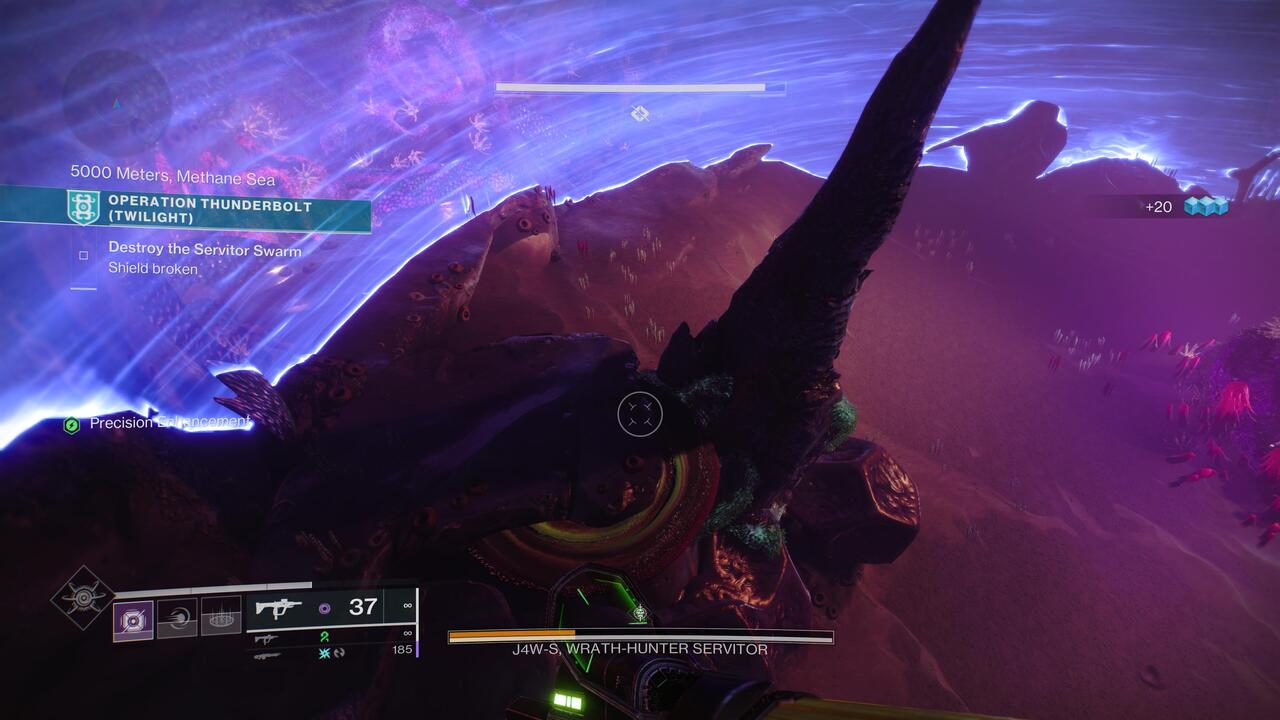1280x720 pixels.
Task: Collapse the Shield broken objective entry
Action: click(x=153, y=267)
